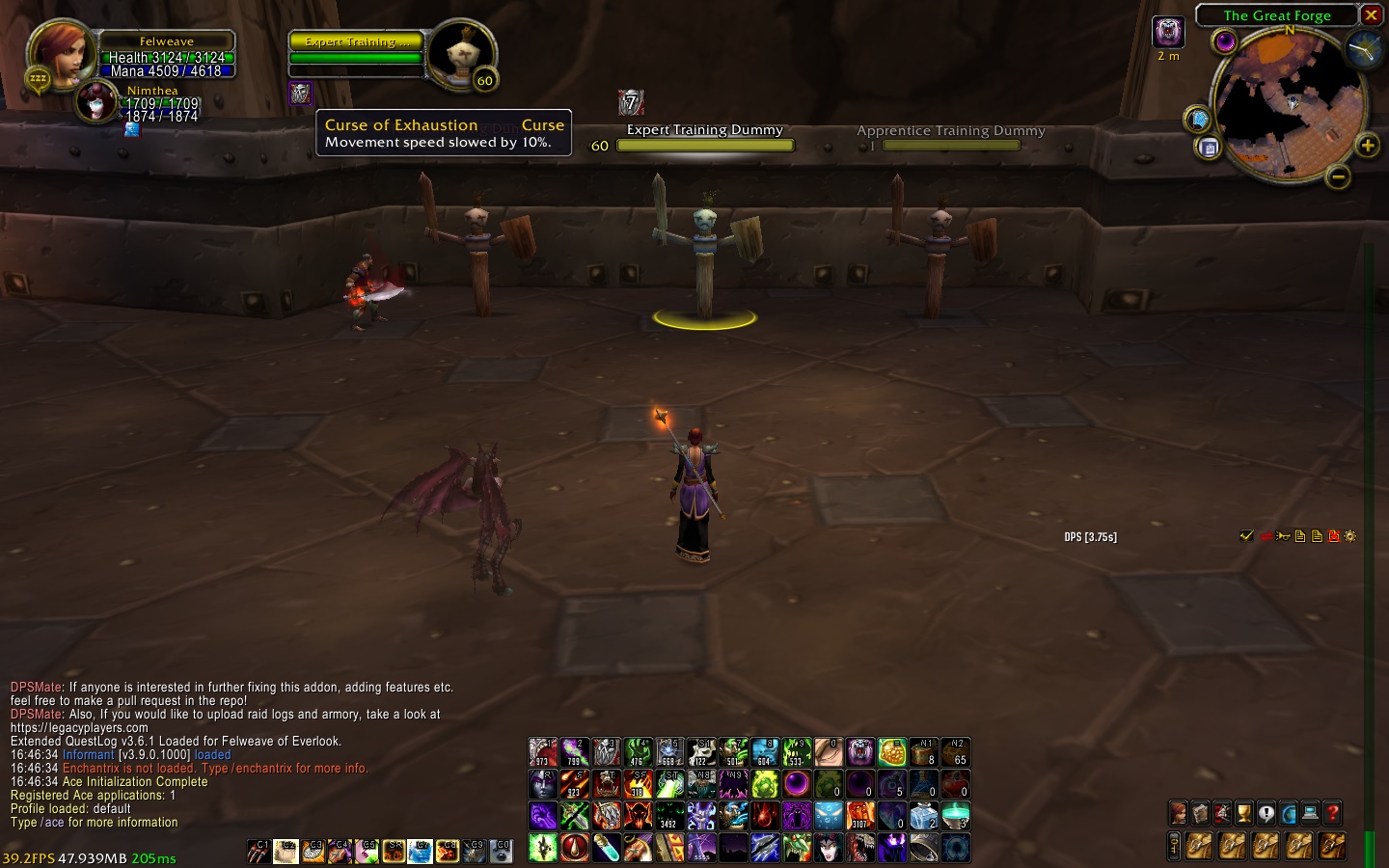This screenshot has width=1389, height=868.
Task: Open the Game Menu computer icon
Action: [1310, 813]
